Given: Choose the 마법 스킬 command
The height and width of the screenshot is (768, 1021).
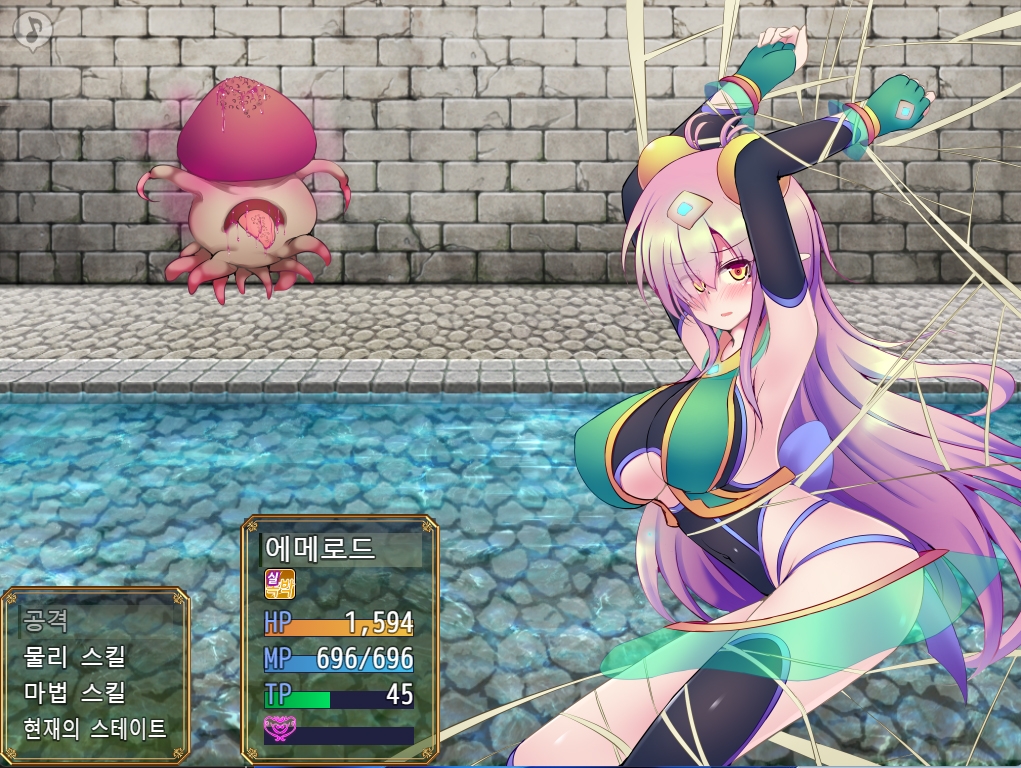Looking at the screenshot, I should pyautogui.click(x=74, y=692).
